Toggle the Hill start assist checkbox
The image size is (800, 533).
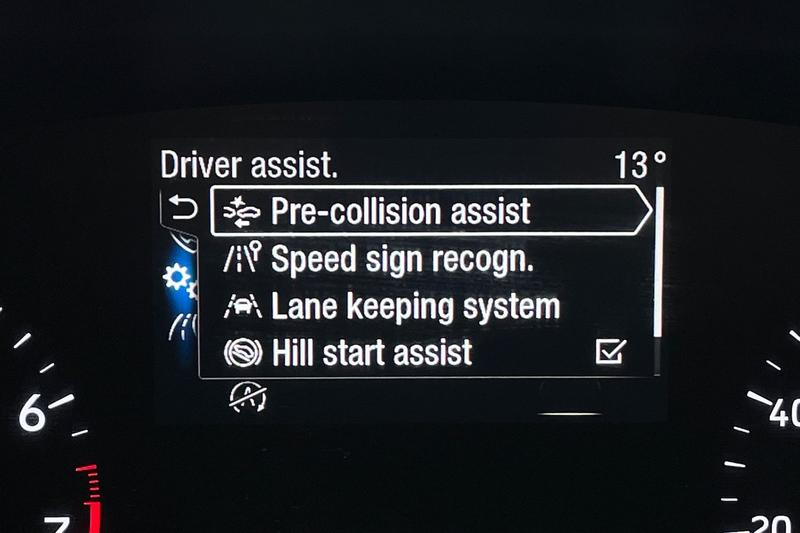coord(610,352)
